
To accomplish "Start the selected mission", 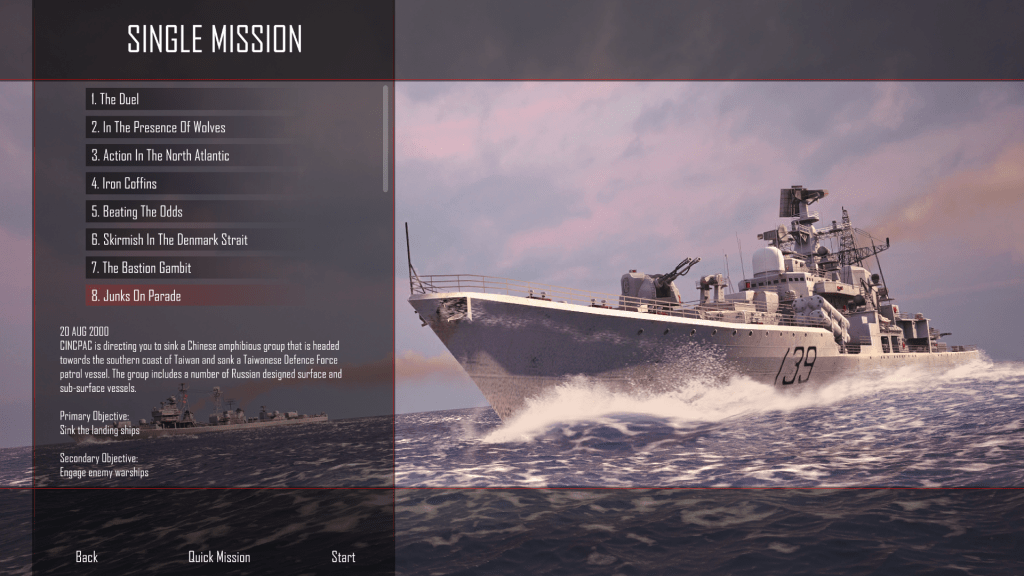I will tap(343, 557).
